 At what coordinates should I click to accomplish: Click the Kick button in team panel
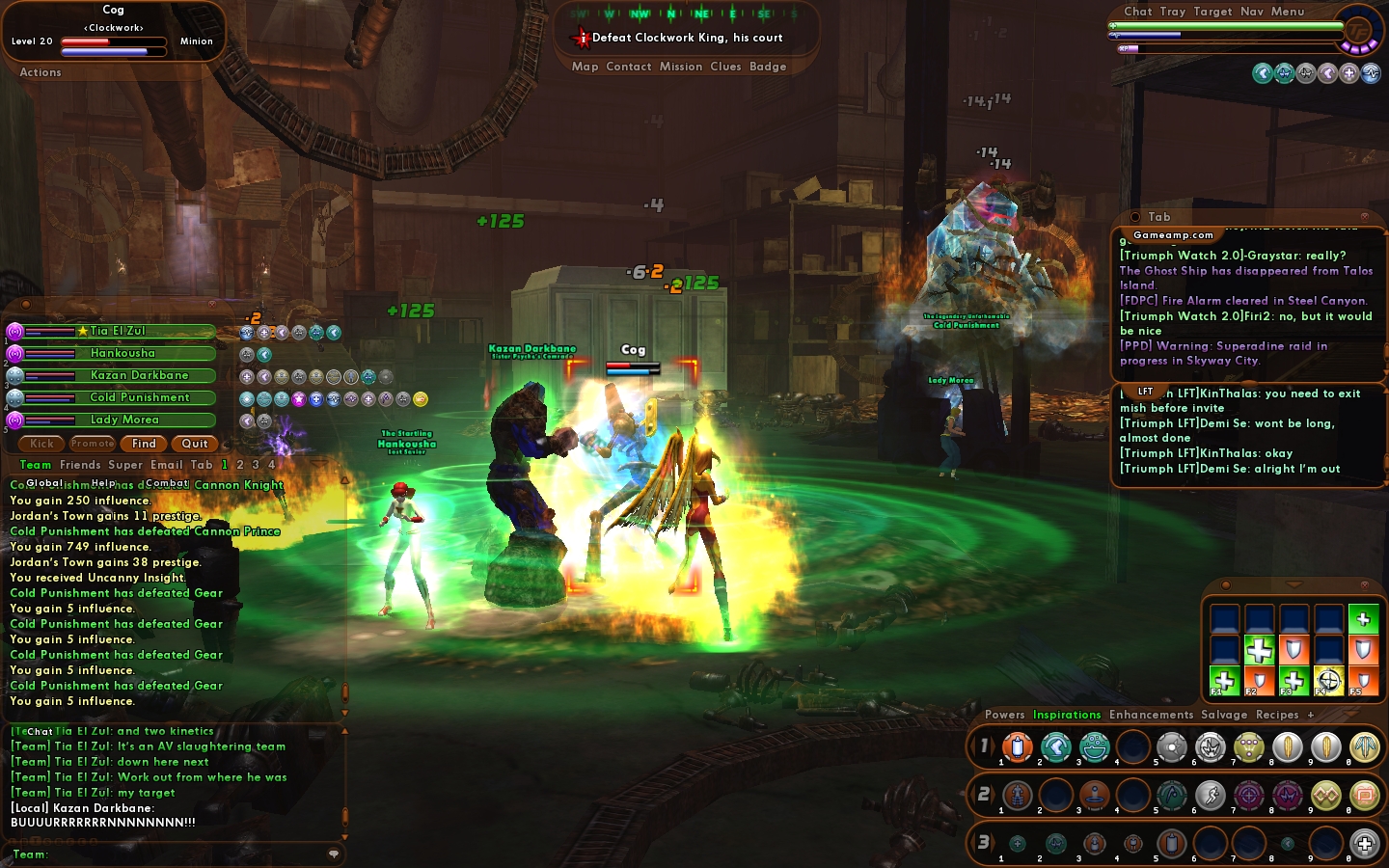tap(41, 444)
